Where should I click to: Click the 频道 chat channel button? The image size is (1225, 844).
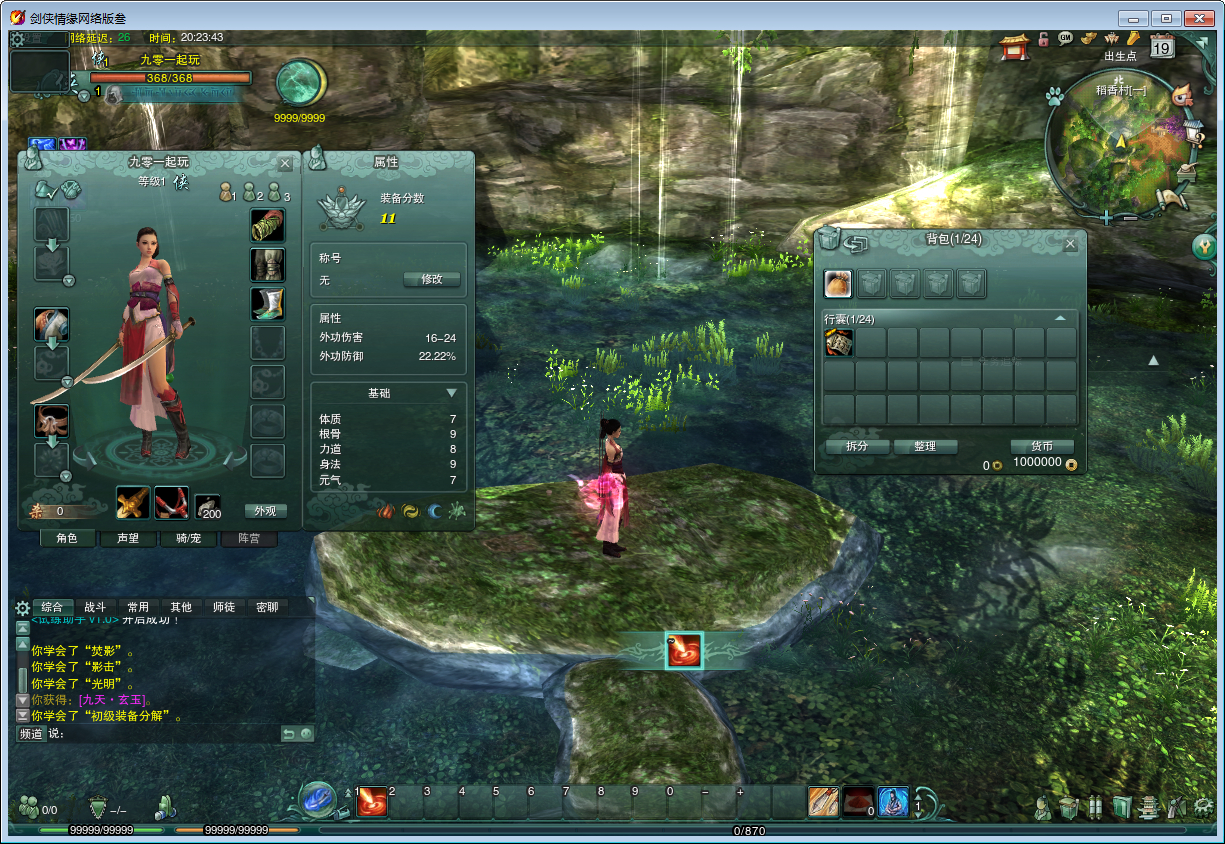point(31,734)
